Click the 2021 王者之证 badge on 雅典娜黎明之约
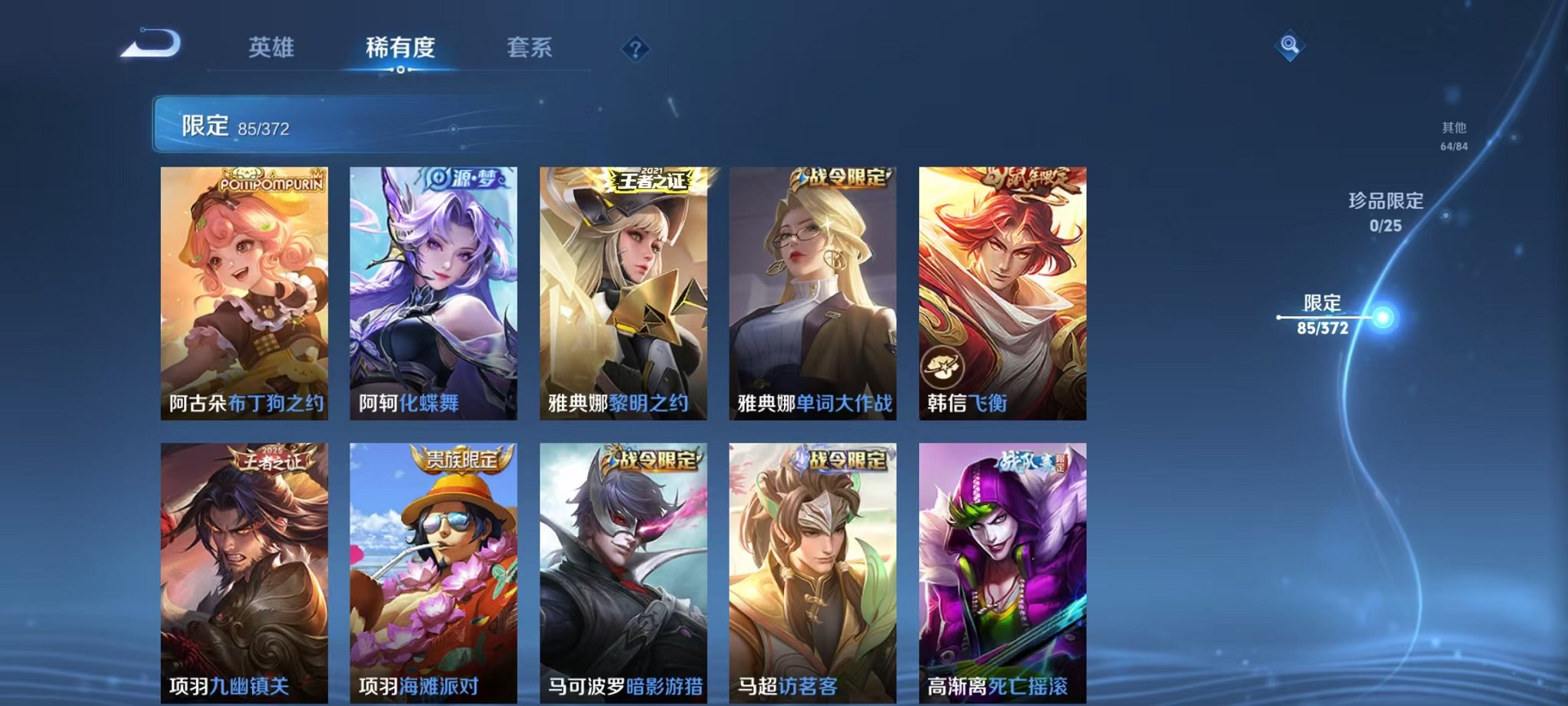The image size is (1568, 706). coord(653,178)
